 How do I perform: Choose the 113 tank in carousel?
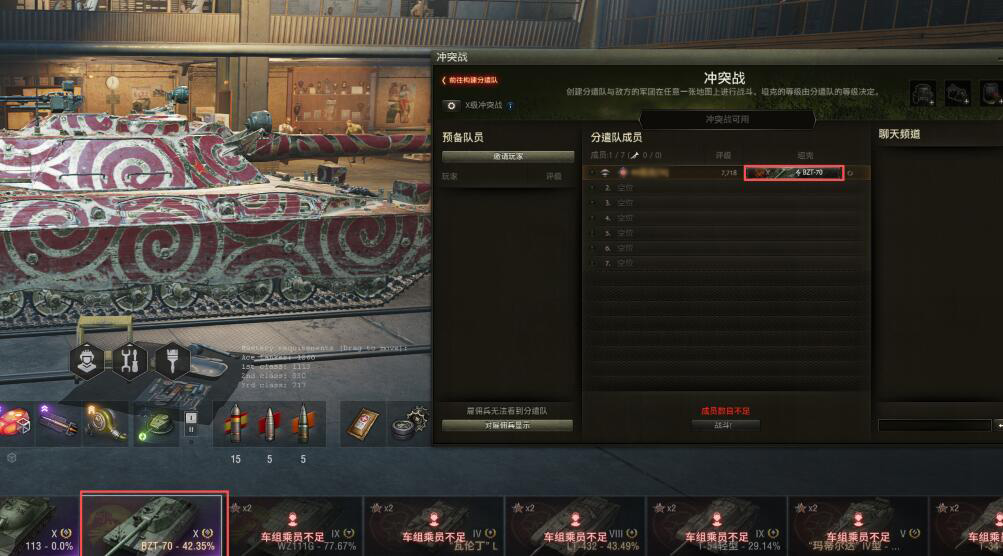coord(35,523)
